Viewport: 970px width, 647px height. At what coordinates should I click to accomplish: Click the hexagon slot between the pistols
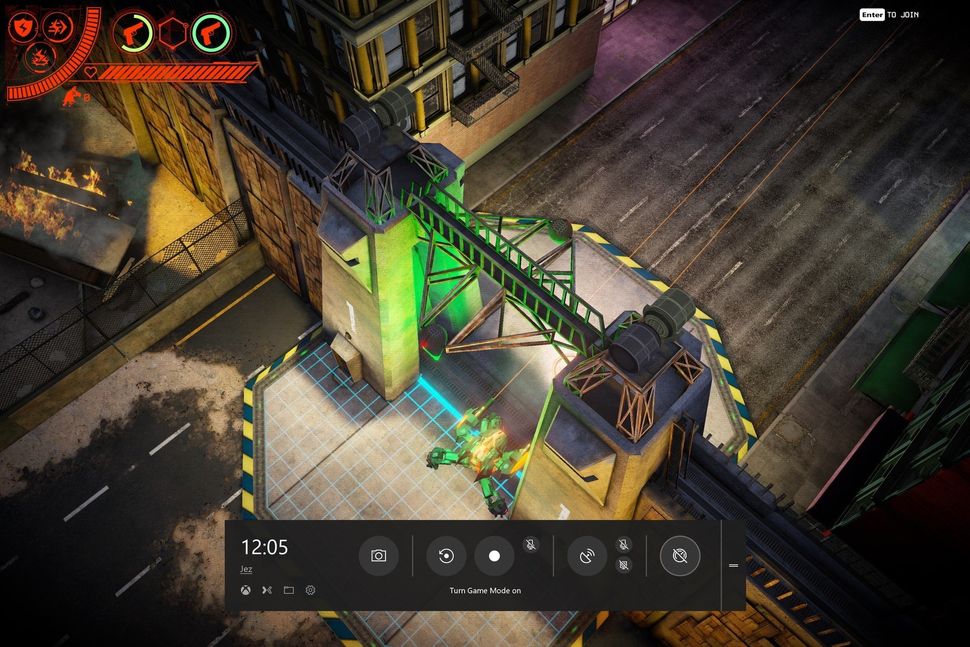172,32
